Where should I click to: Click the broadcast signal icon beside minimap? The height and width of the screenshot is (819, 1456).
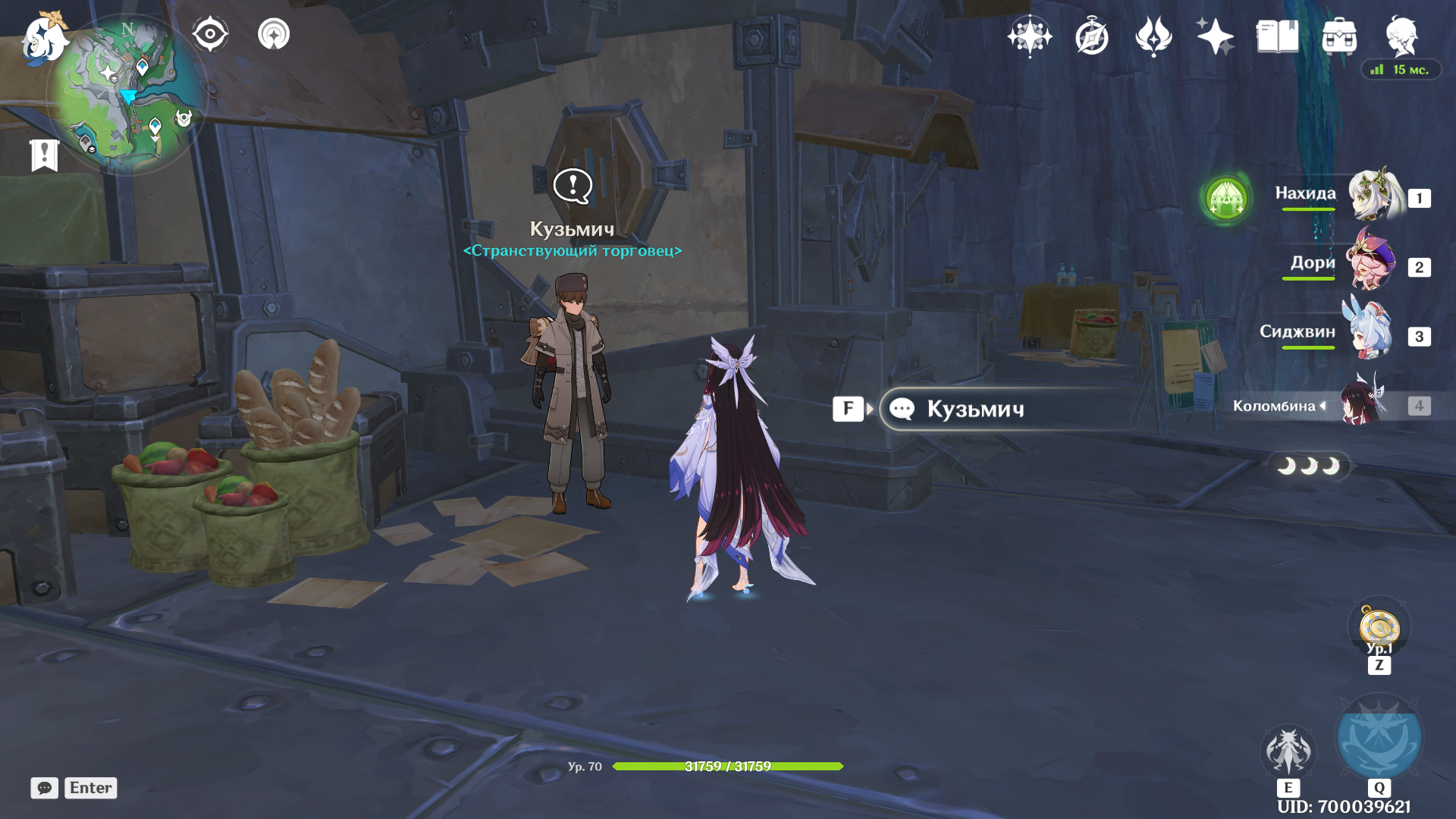click(x=274, y=34)
